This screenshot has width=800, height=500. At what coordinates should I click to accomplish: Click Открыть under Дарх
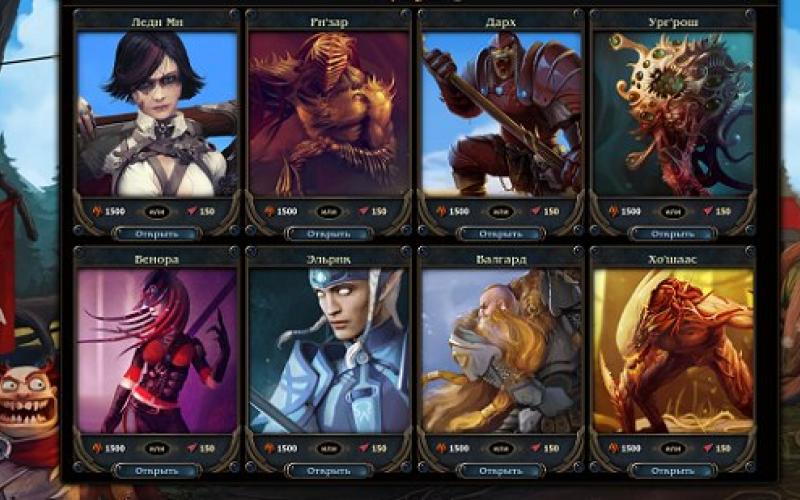click(x=501, y=234)
